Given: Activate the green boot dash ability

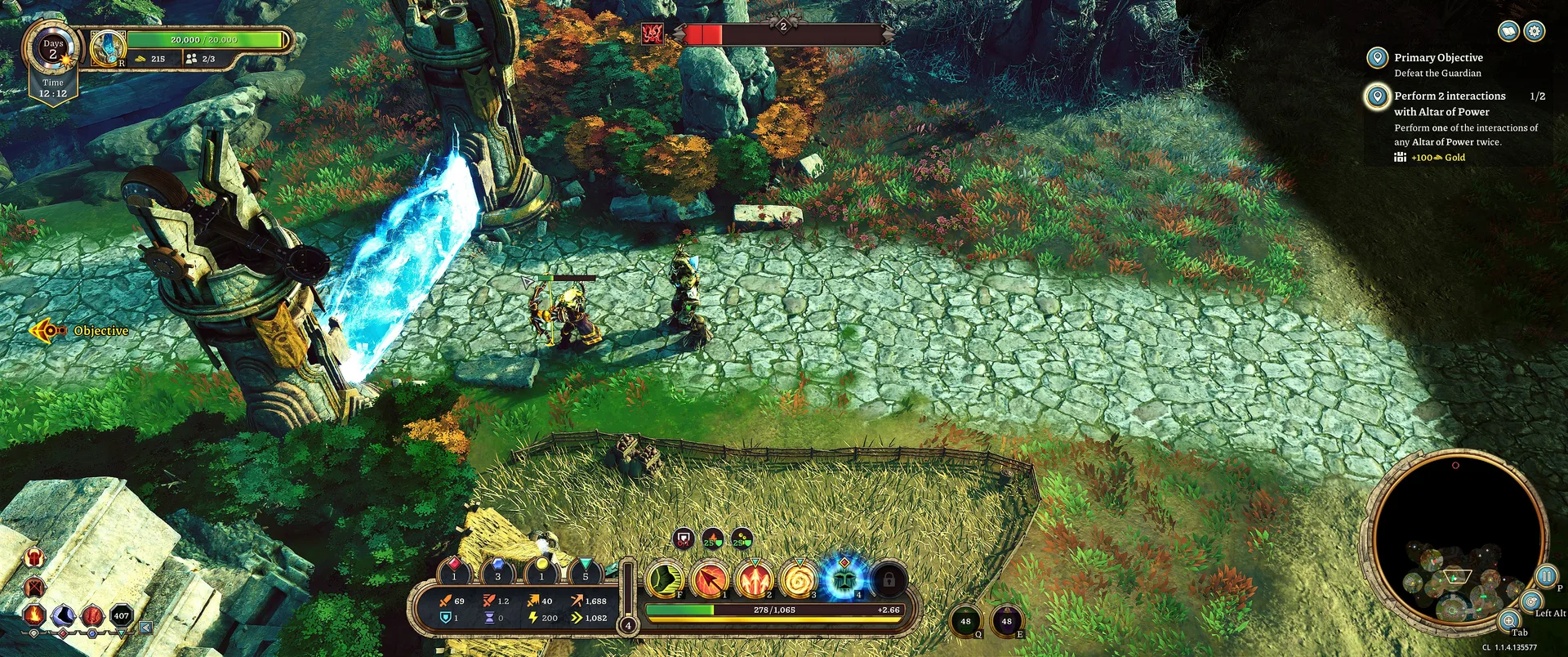Looking at the screenshot, I should (x=665, y=579).
